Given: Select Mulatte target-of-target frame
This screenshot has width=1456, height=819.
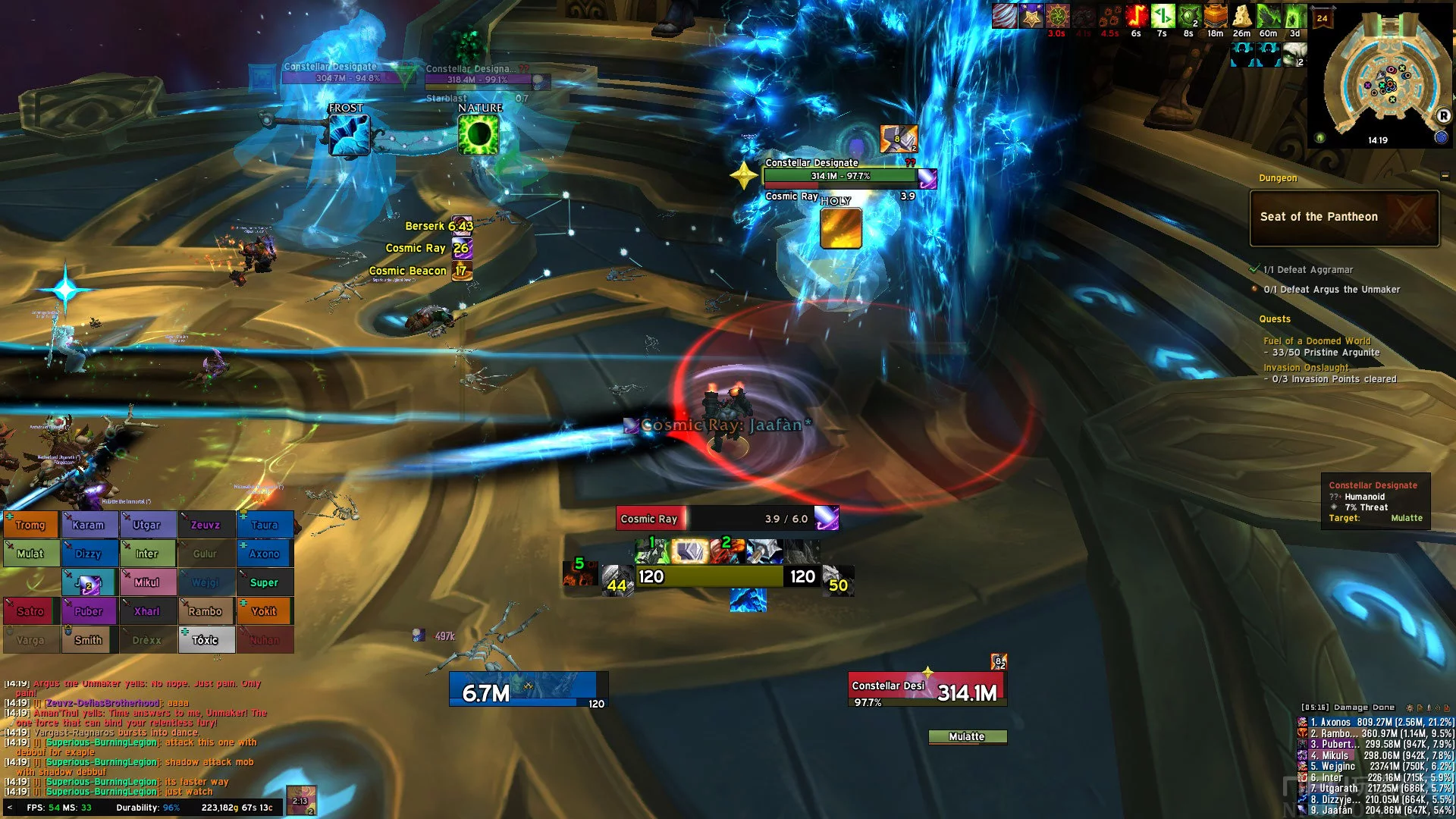Looking at the screenshot, I should 968,737.
